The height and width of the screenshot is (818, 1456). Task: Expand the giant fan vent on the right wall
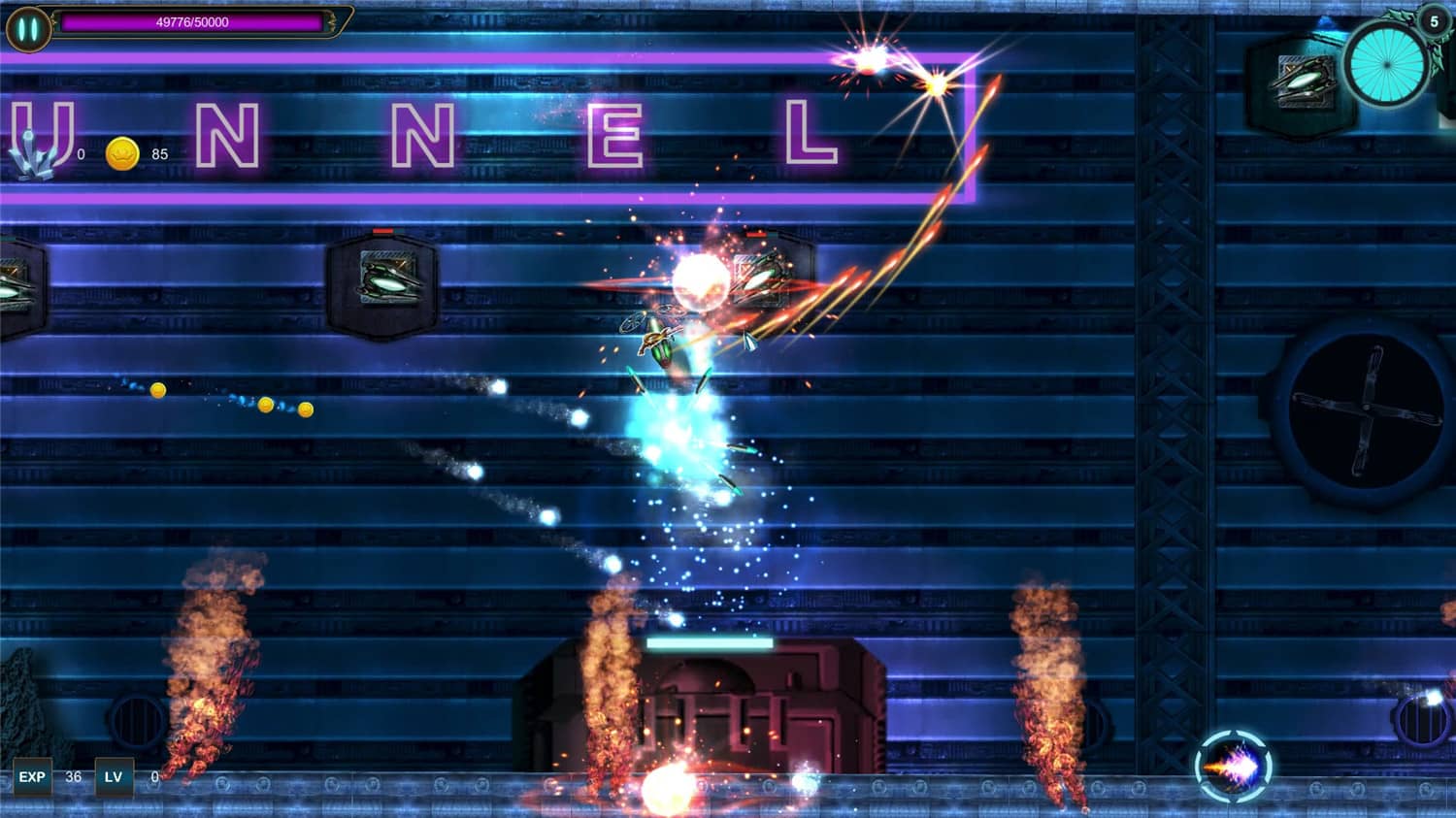pyautogui.click(x=1369, y=408)
